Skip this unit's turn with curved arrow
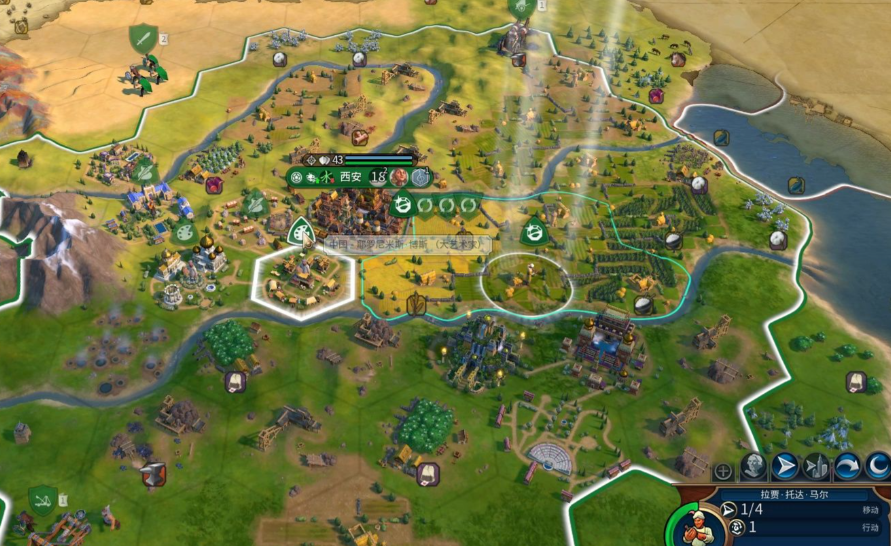The width and height of the screenshot is (891, 546). coord(848,467)
